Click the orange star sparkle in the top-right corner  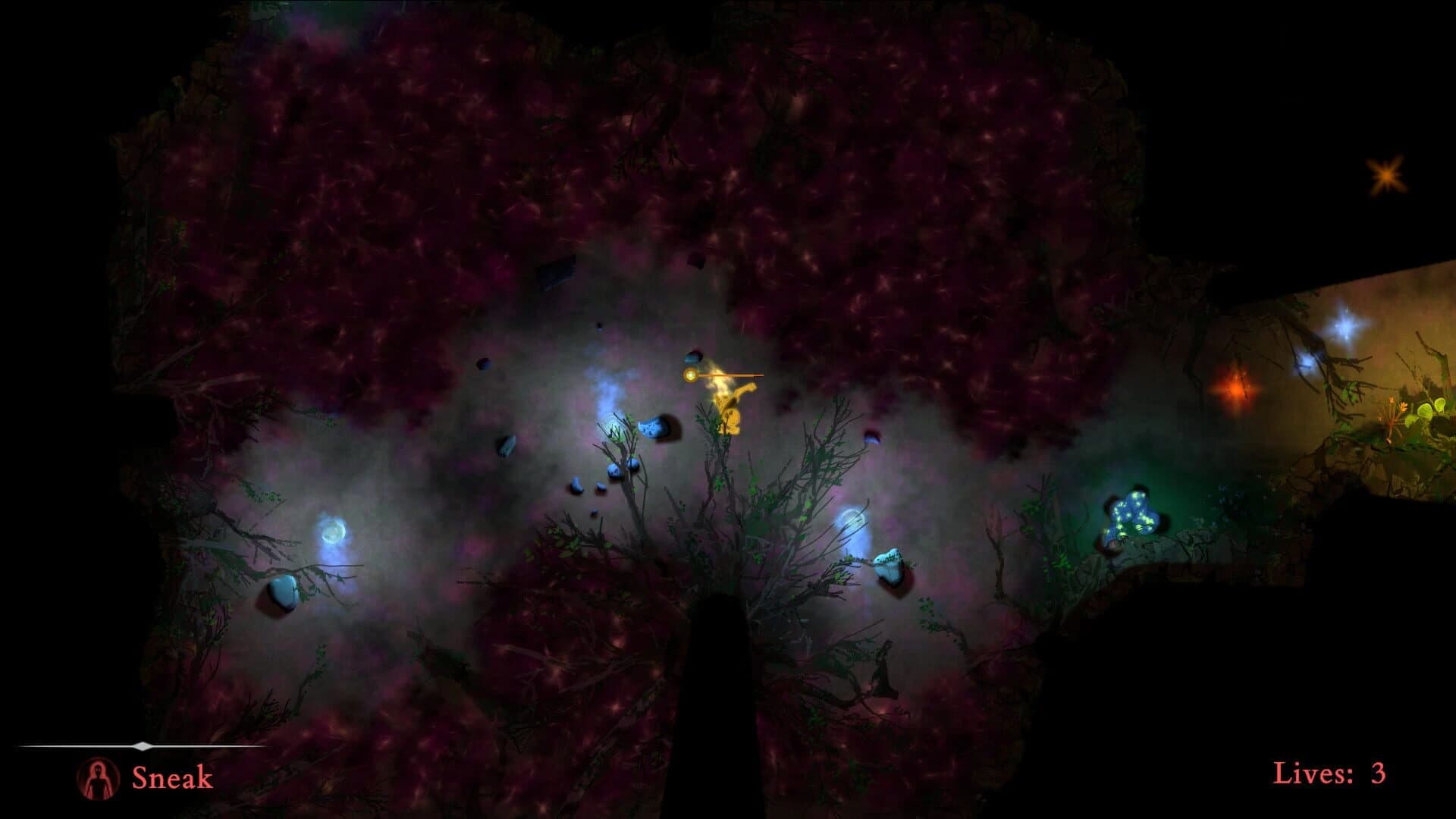point(1388,176)
